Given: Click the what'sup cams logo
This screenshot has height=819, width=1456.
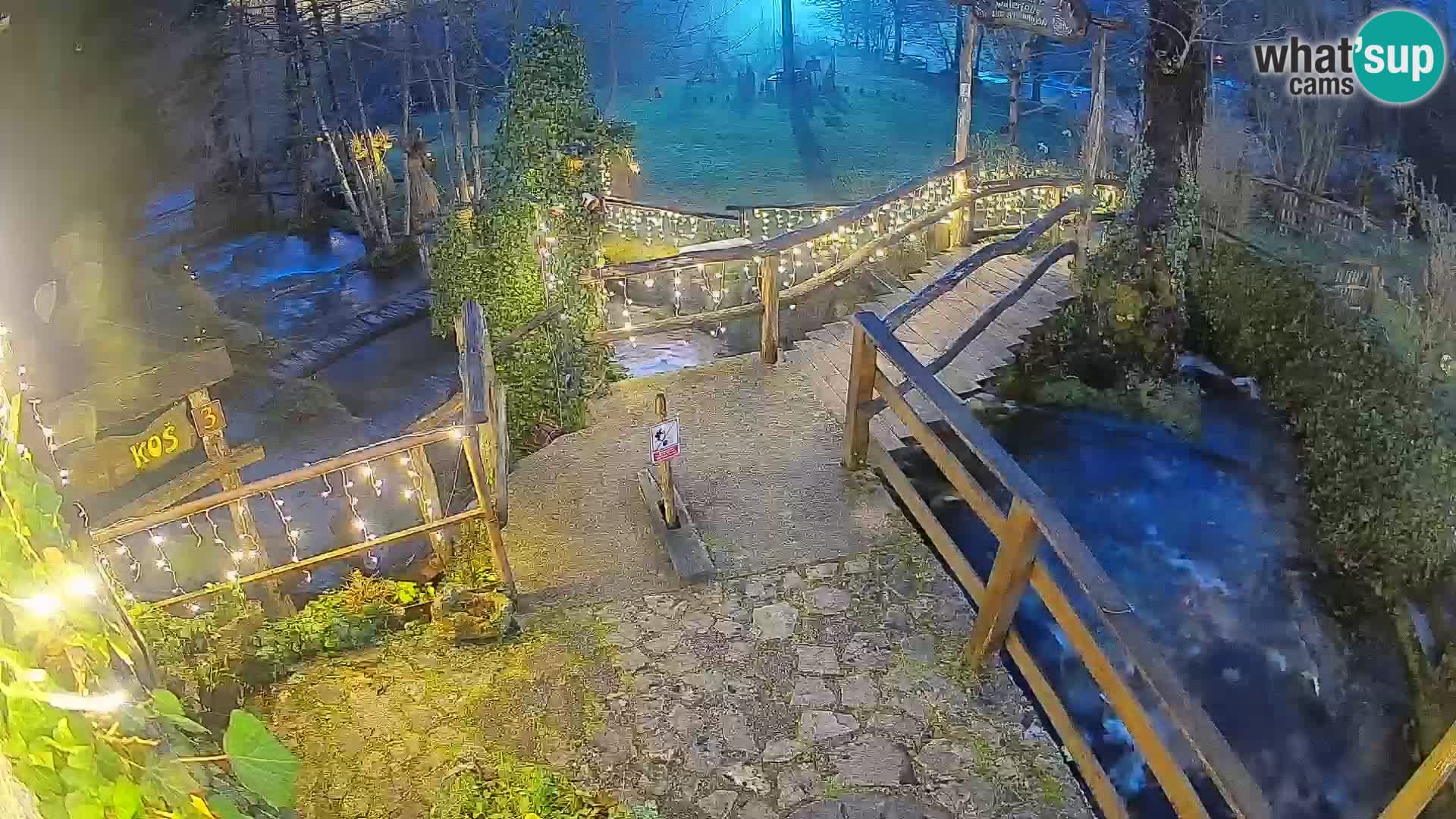Looking at the screenshot, I should [x=1348, y=58].
